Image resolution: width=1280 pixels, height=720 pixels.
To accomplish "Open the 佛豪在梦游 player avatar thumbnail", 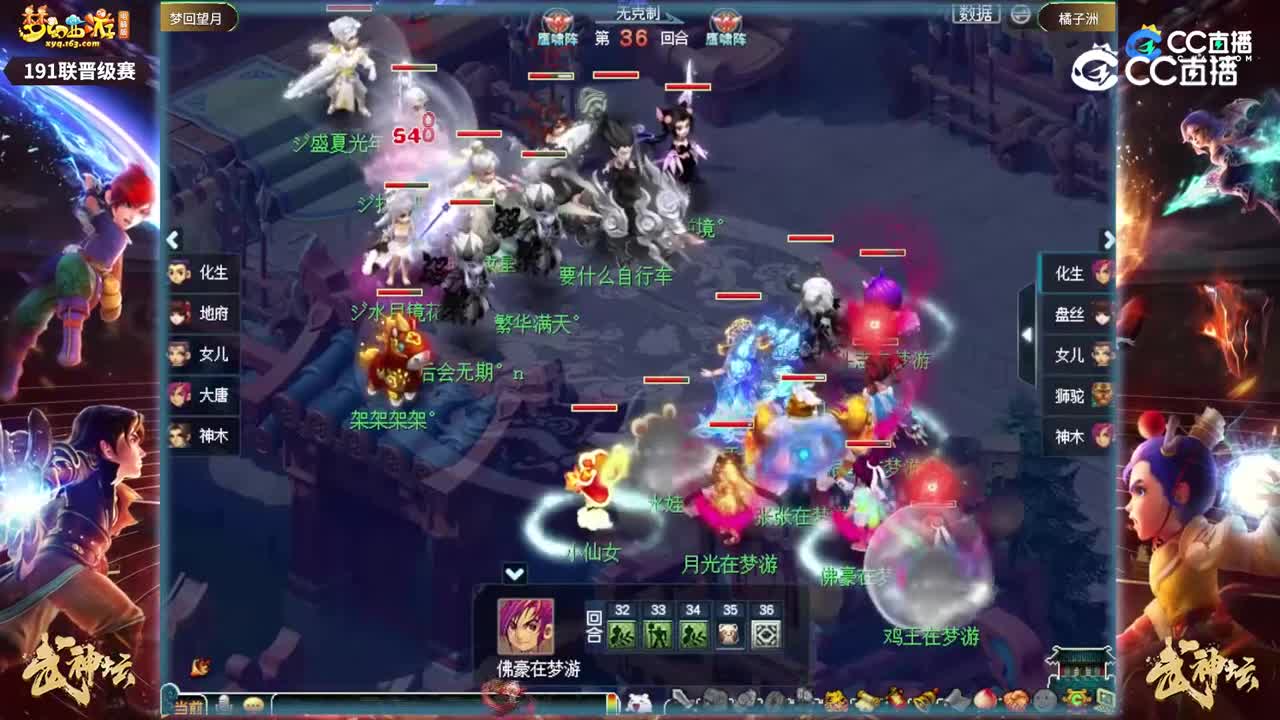I will [524, 626].
